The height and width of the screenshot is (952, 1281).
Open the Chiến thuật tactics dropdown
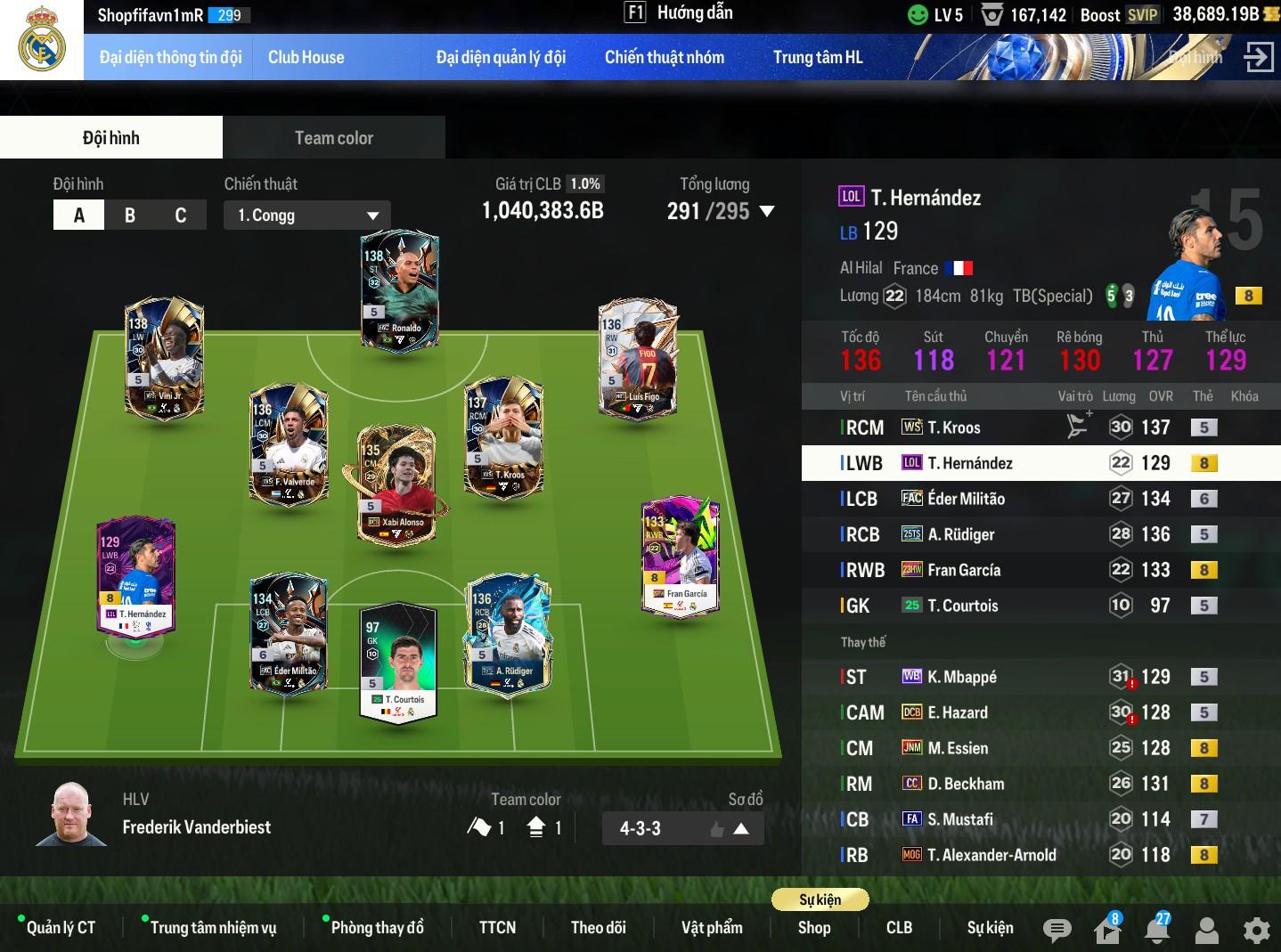point(307,216)
